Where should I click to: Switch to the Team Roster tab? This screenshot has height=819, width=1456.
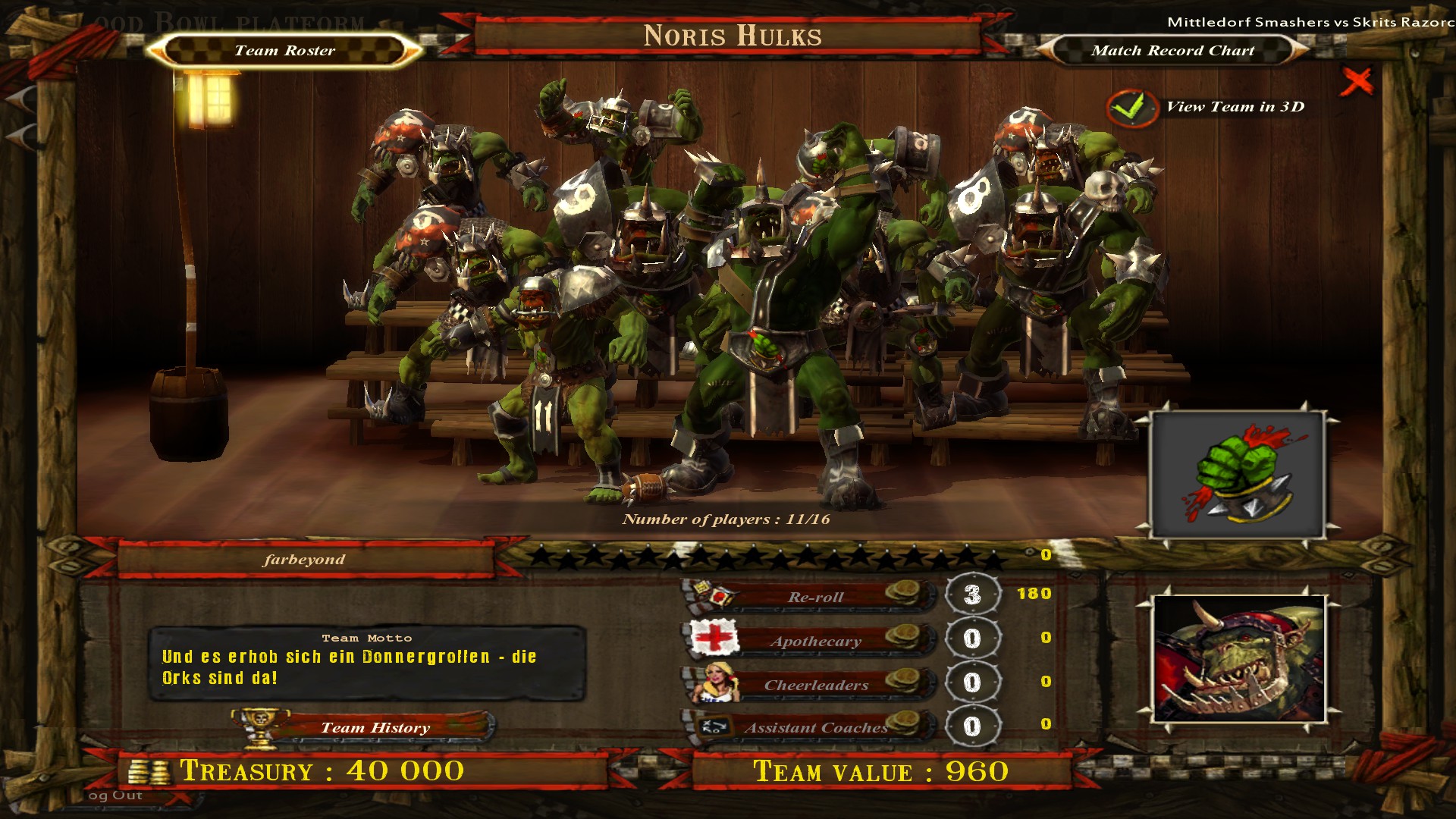[284, 51]
